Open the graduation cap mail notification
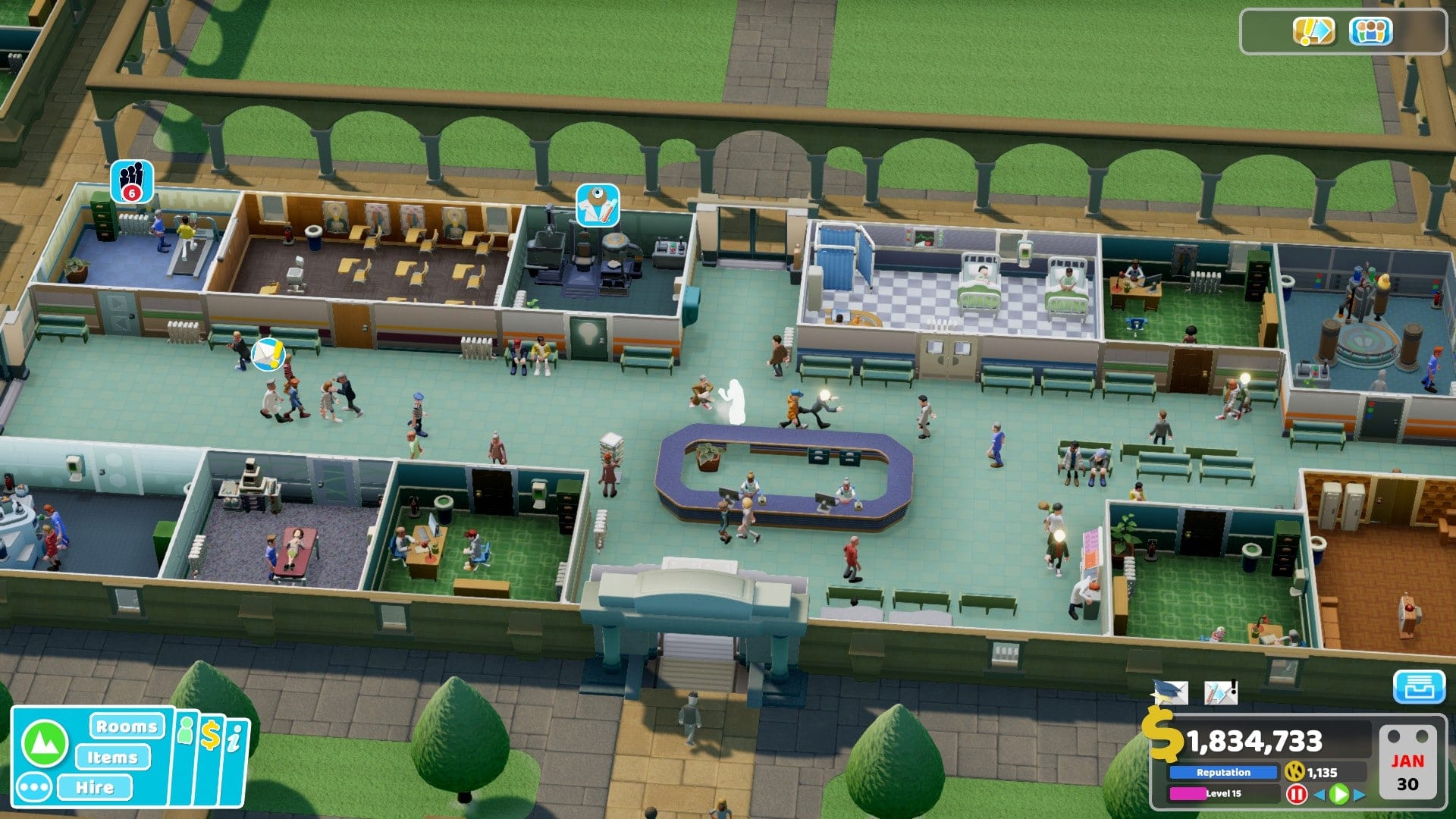This screenshot has height=819, width=1456. pos(1169,692)
